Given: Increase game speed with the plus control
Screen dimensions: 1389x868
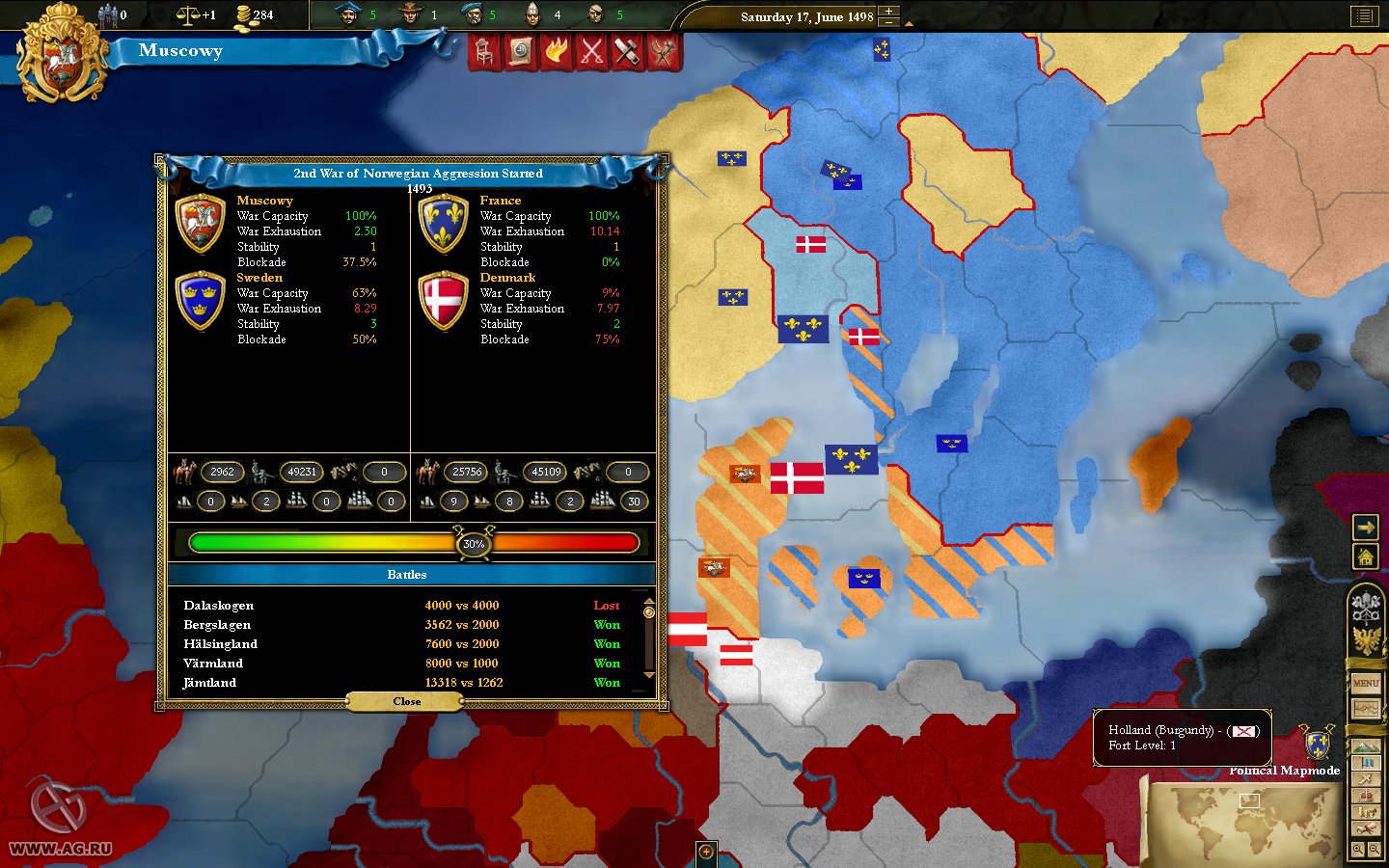Looking at the screenshot, I should (888, 11).
